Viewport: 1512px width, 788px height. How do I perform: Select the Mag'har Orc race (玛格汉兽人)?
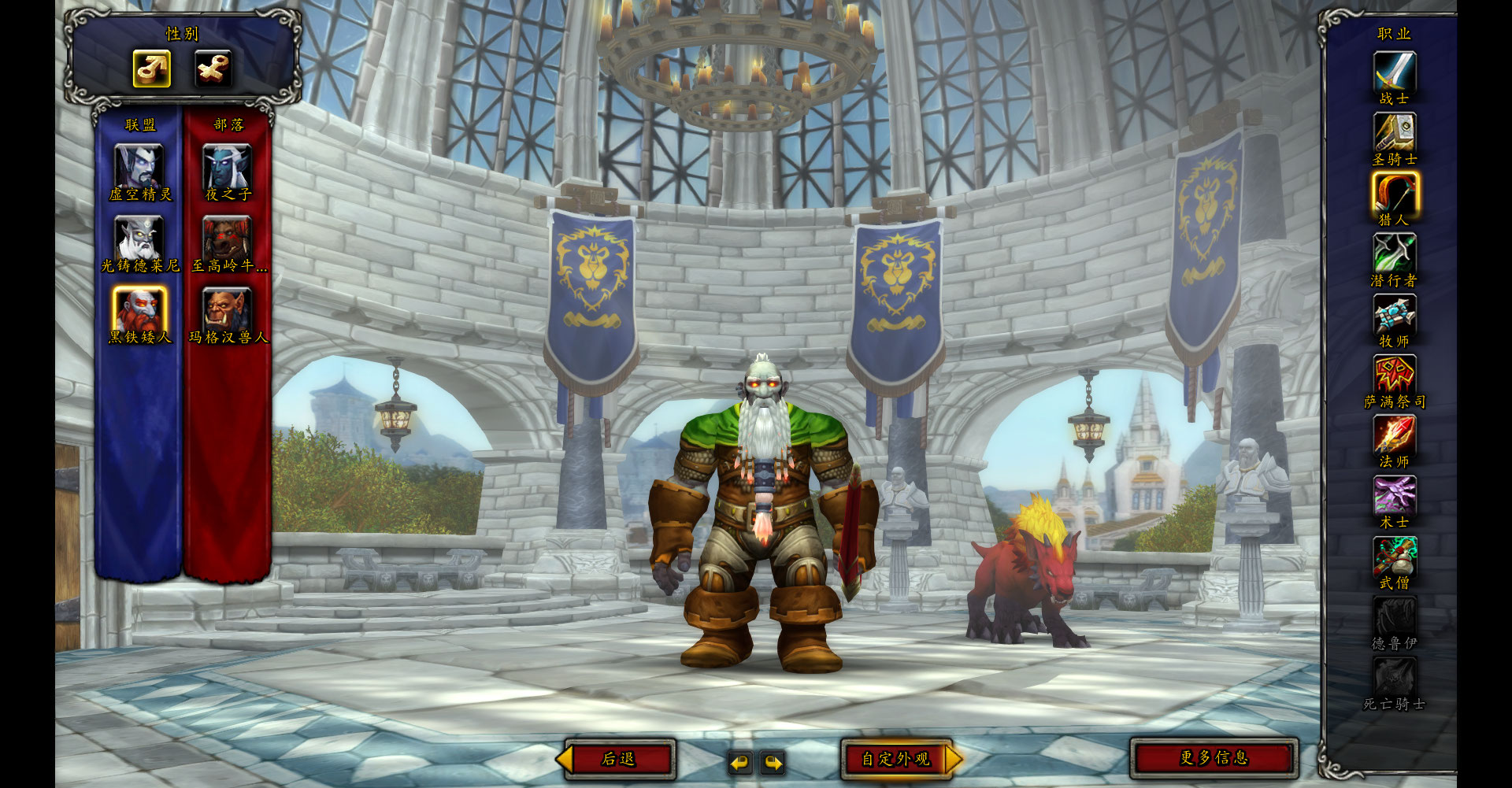227,309
